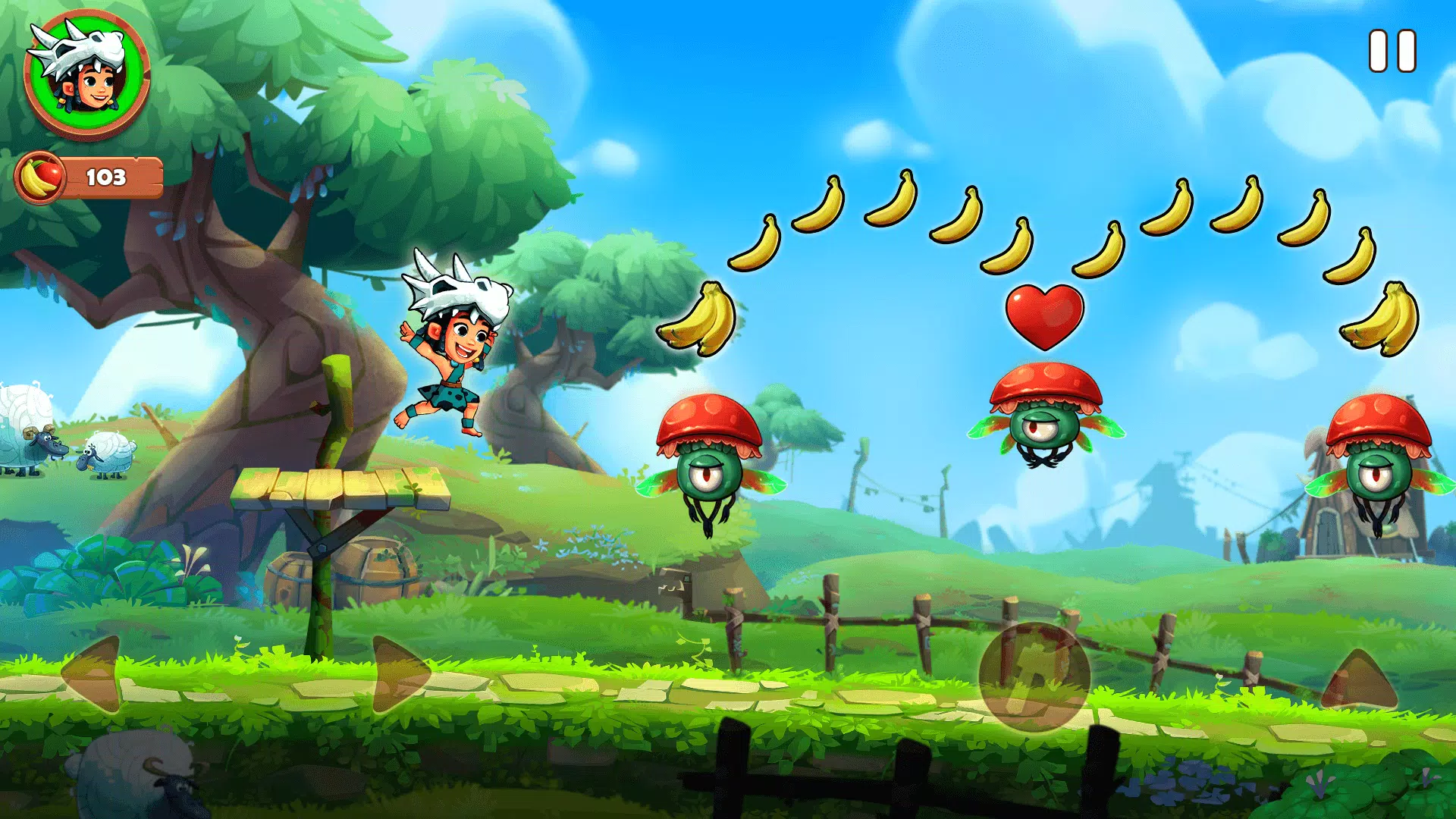Click the character portrait icon
1456x819 pixels.
coord(86,75)
